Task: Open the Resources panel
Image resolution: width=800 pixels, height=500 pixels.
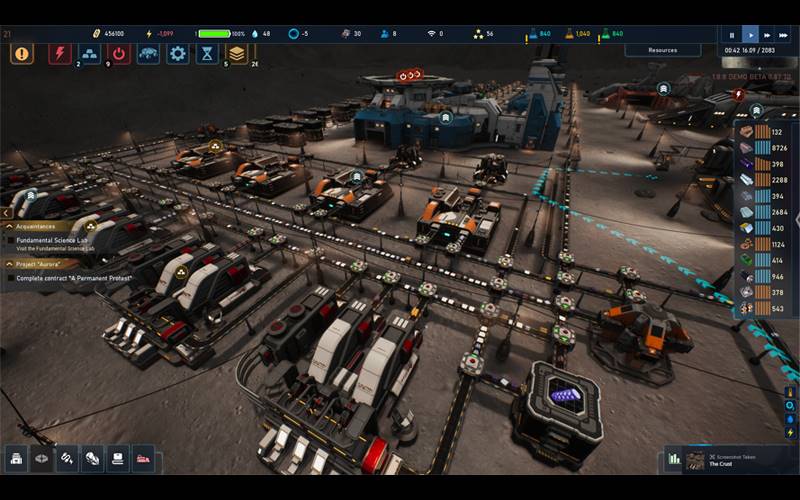Action: tap(662, 50)
